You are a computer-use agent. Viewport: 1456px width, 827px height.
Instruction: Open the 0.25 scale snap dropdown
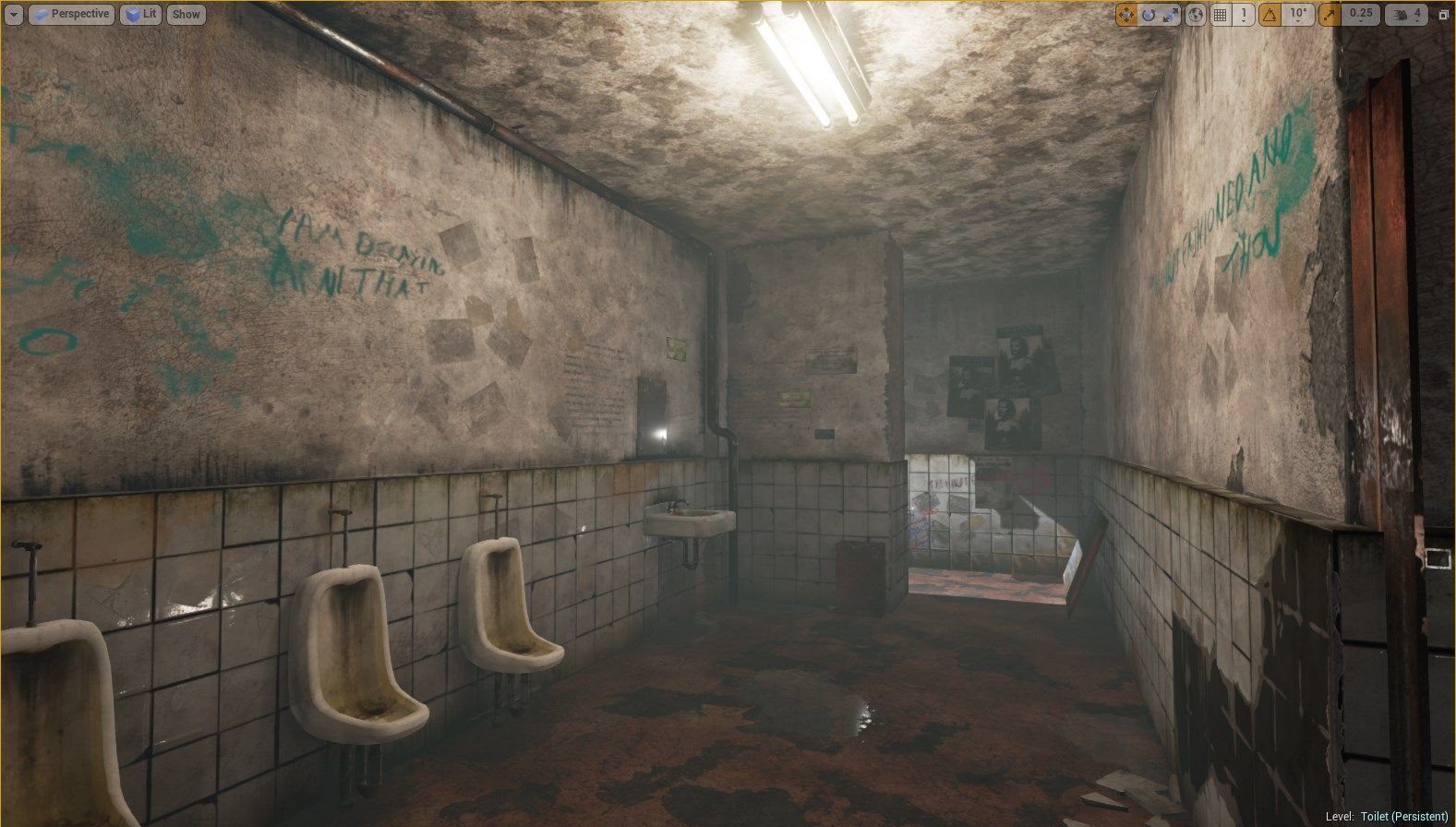(1360, 15)
